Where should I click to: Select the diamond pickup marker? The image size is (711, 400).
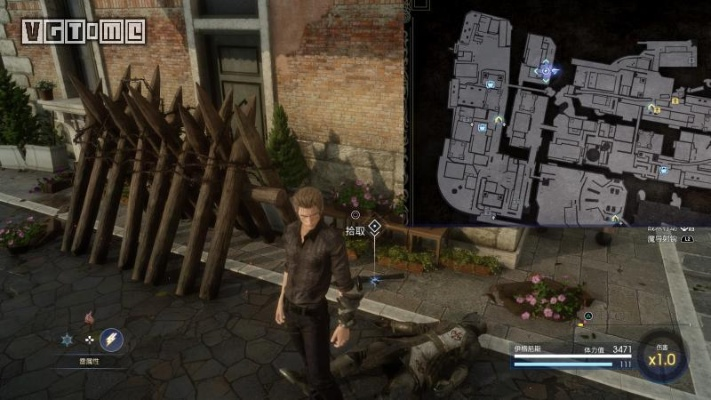click(374, 228)
